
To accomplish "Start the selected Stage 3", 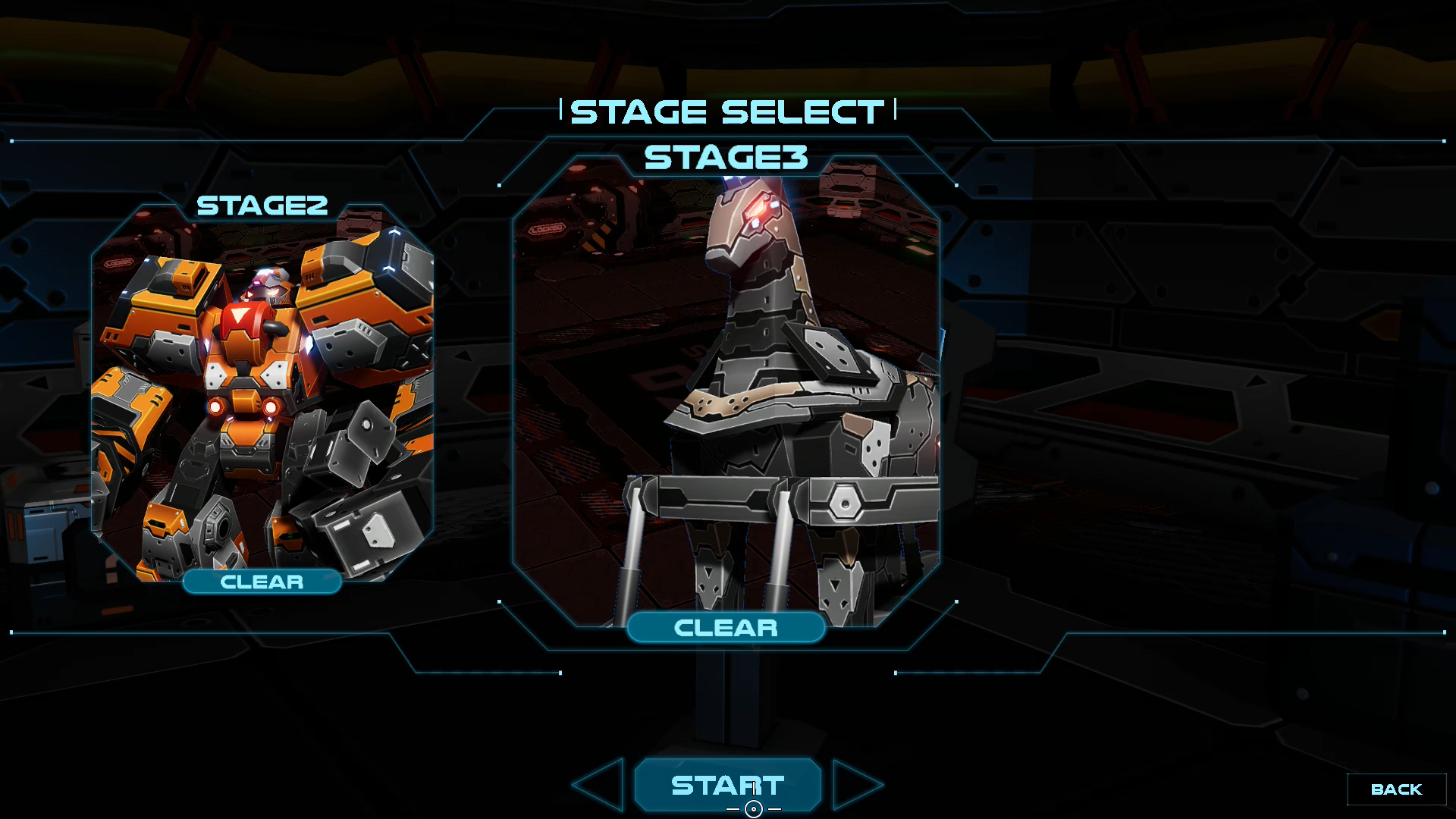I will (x=727, y=785).
